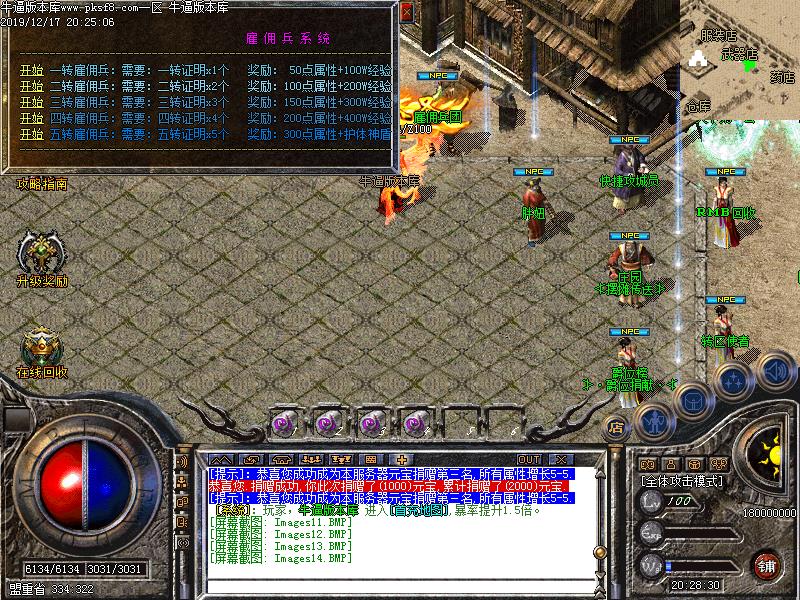This screenshot has height=600, width=800.
Task: Open the 在线回收 online recycle icon
Action: (42, 349)
